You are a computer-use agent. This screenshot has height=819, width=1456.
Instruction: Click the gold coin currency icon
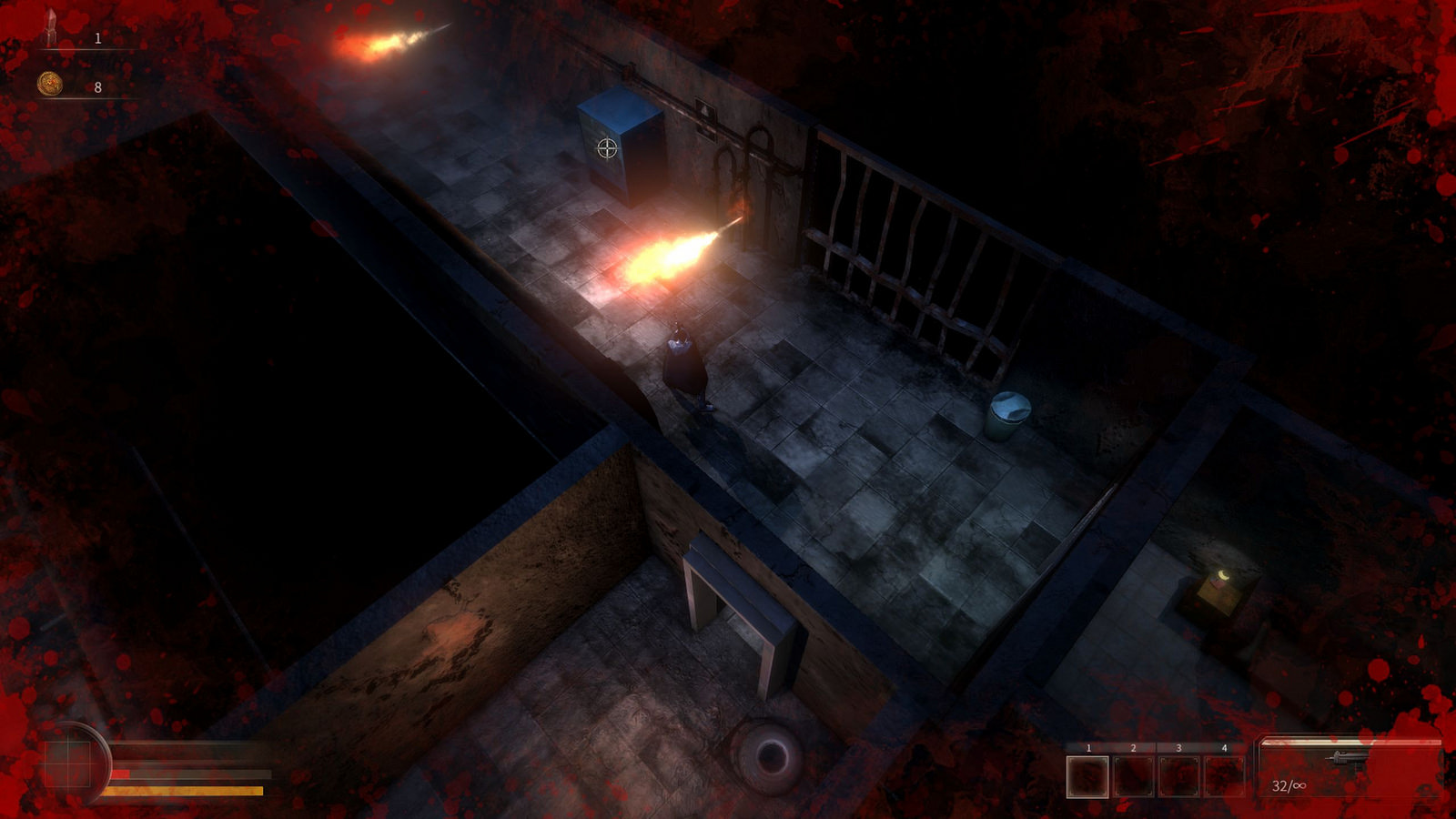[x=50, y=85]
